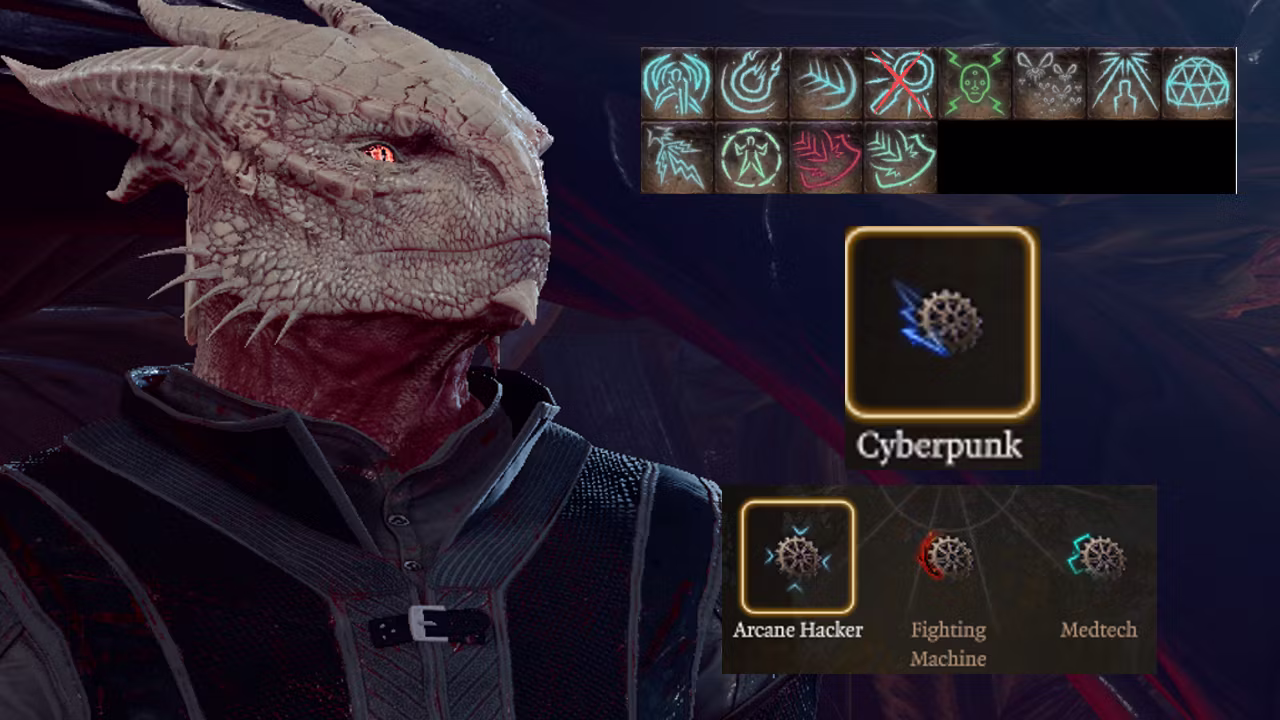Choose the Arcane Hacker subclass
Viewport: 1280px width, 720px height.
(x=797, y=556)
